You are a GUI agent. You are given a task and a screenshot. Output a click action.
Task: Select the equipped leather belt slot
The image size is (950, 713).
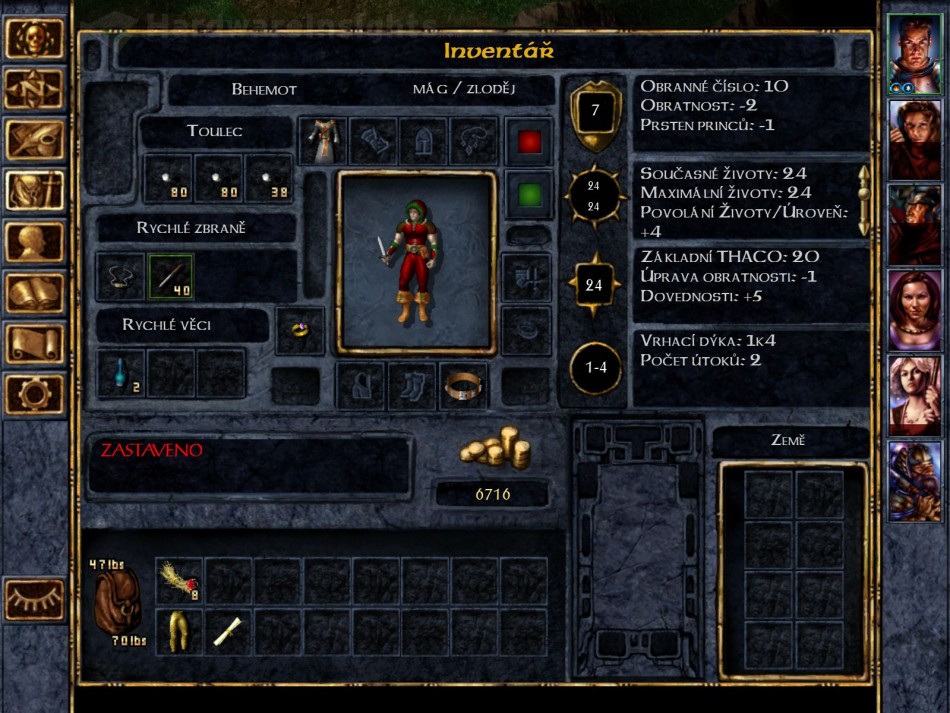464,386
